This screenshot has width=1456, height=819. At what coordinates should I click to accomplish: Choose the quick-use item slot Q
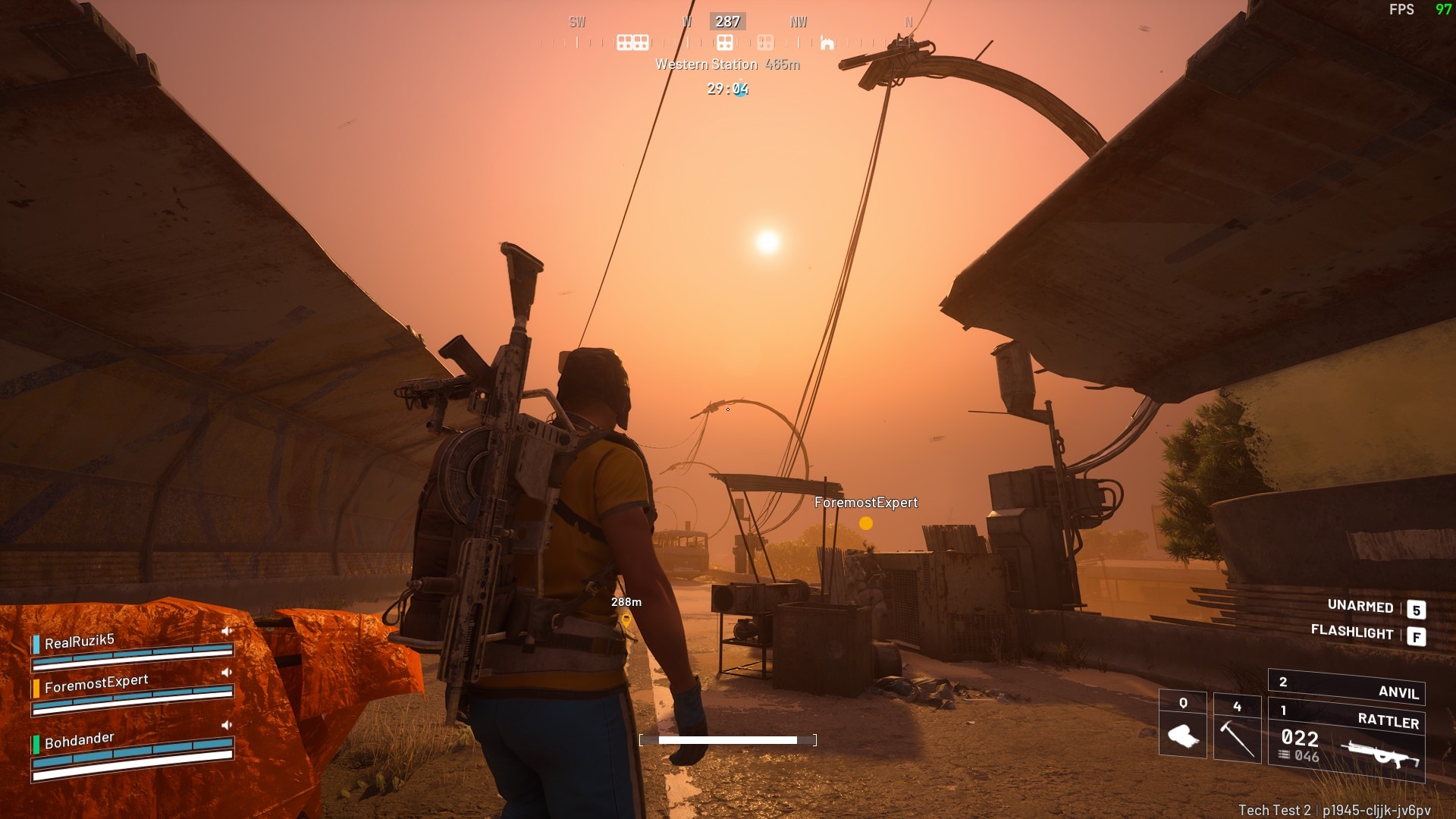(1182, 727)
